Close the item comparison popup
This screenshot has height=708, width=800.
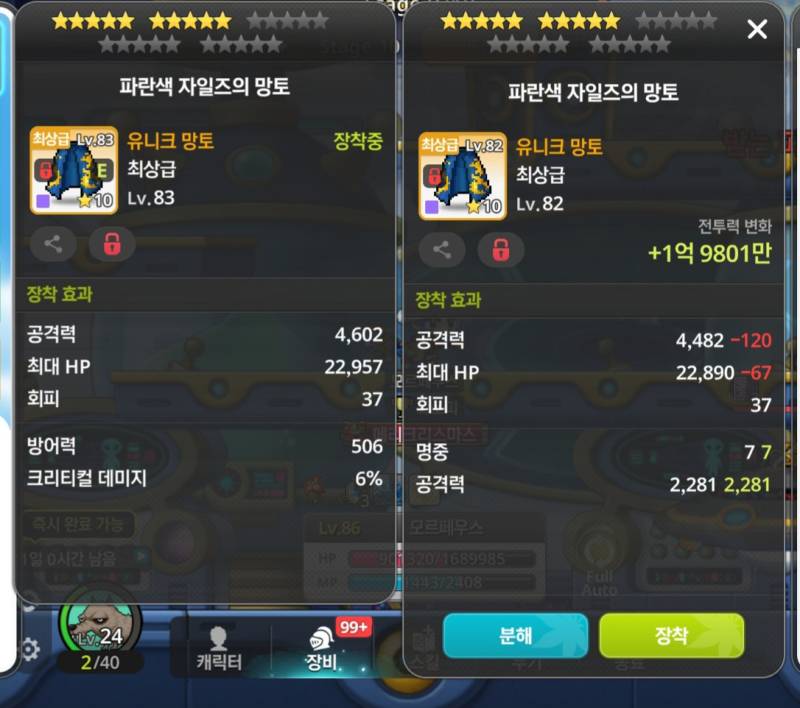coord(757,30)
